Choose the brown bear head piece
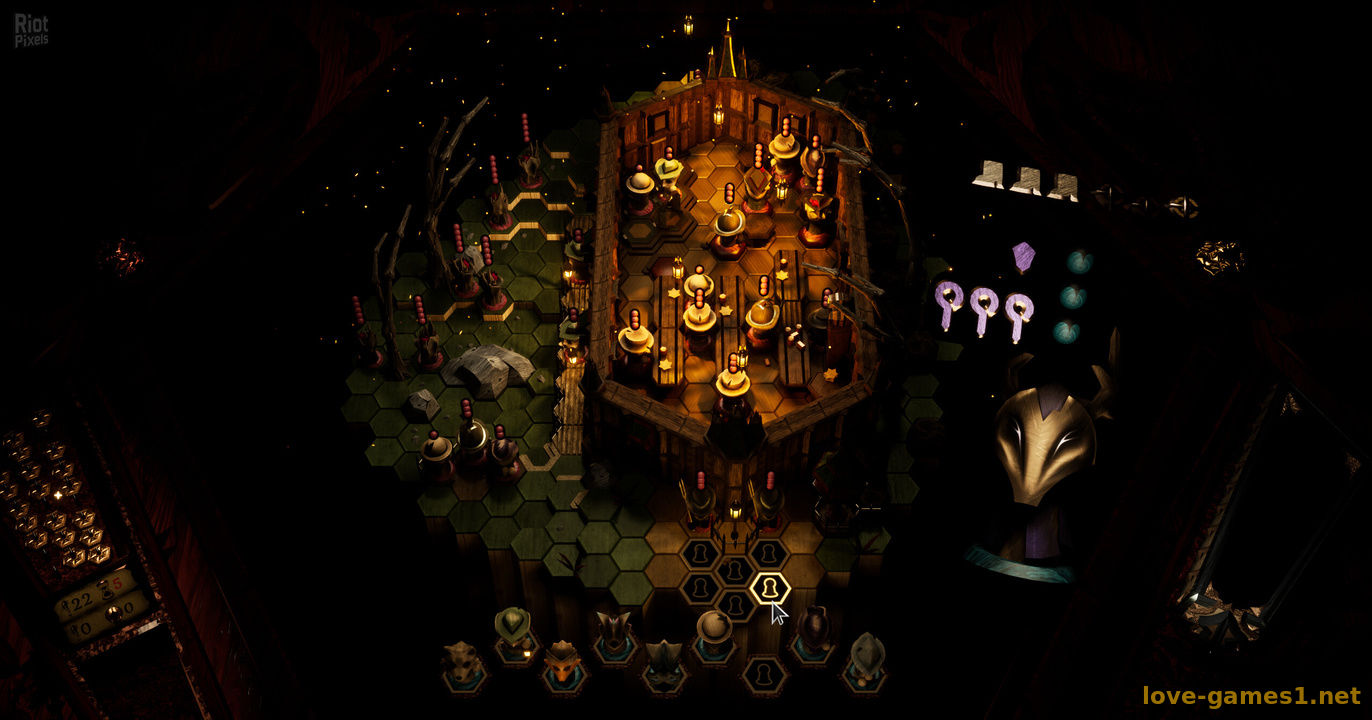This screenshot has height=720, width=1372. coord(464,665)
